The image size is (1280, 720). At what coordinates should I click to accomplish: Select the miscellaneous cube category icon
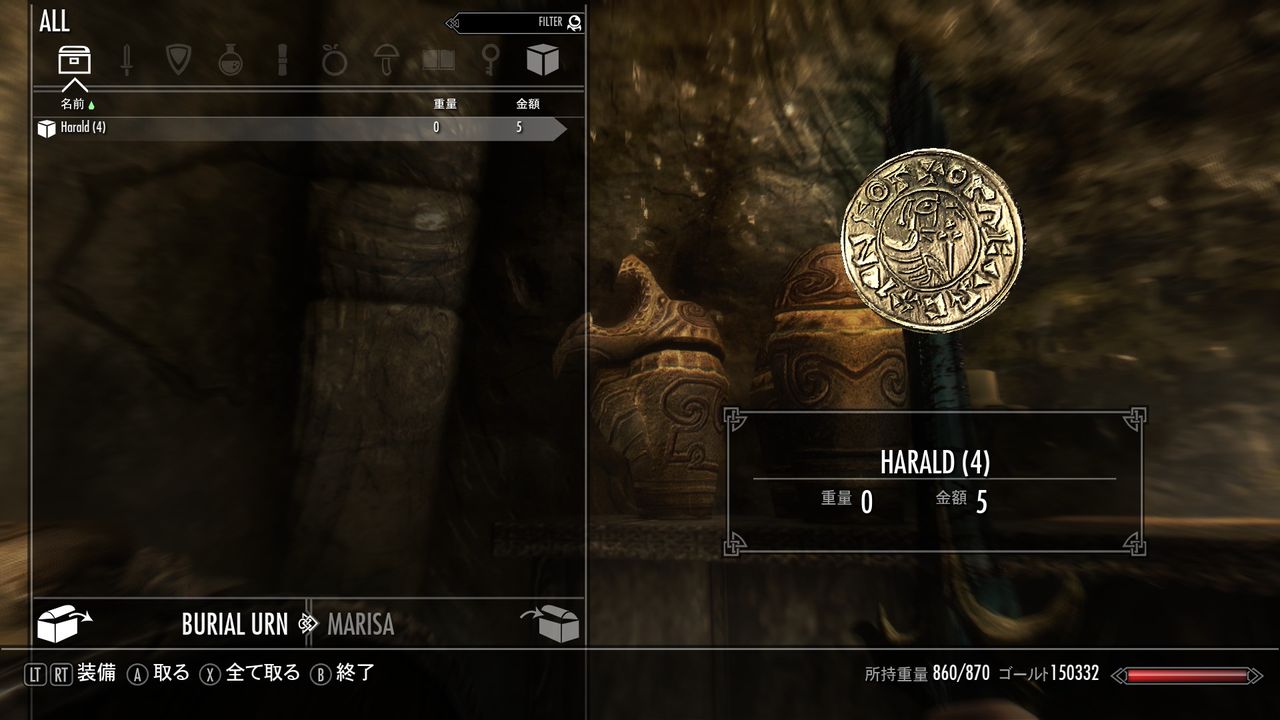click(543, 60)
